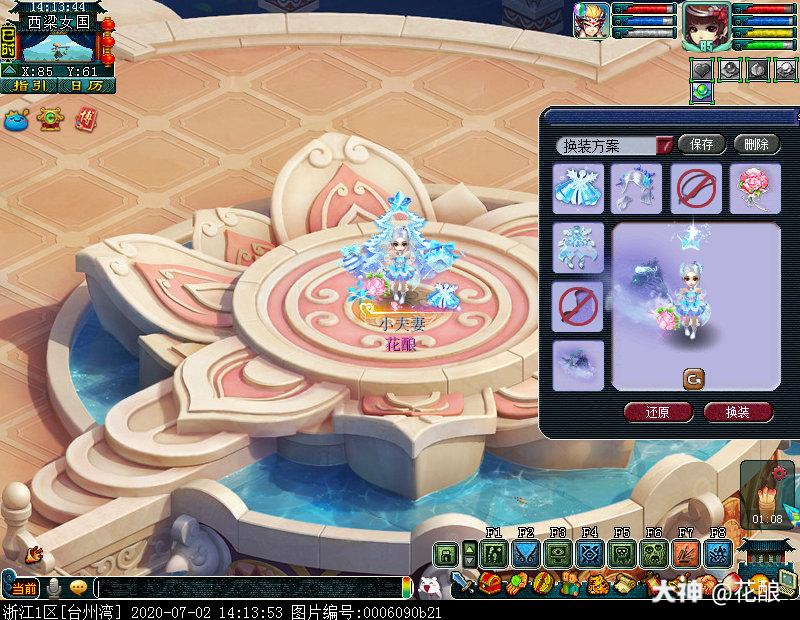This screenshot has width=800, height=620.
Task: Click the 保存 (save) outfit button
Action: click(701, 144)
